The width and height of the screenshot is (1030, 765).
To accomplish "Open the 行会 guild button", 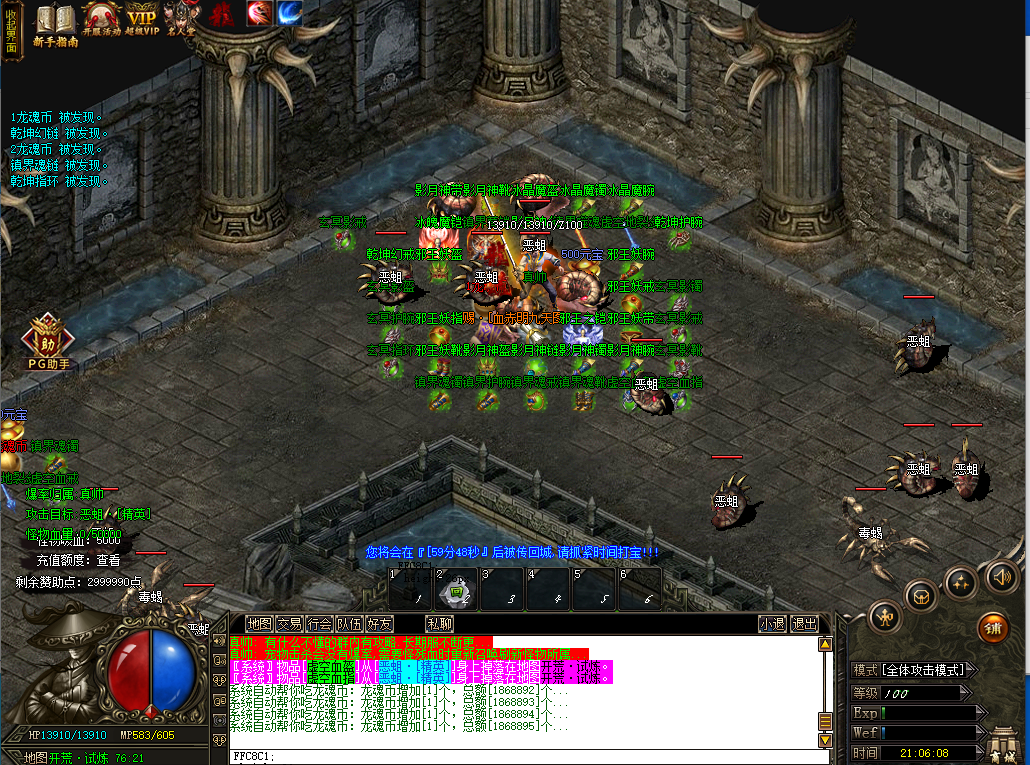I will click(x=319, y=624).
